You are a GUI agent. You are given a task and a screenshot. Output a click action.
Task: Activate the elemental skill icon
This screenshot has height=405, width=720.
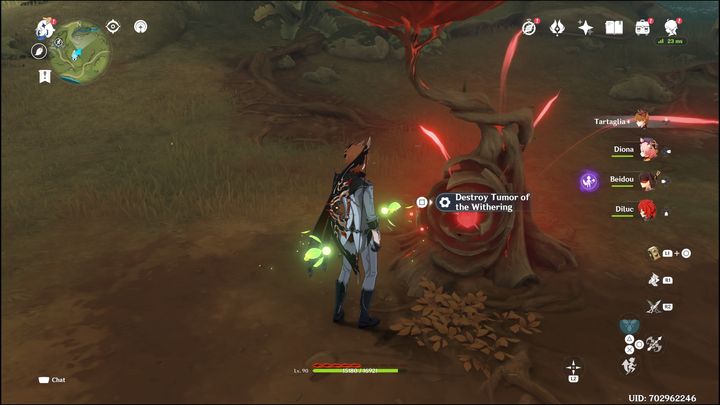(x=654, y=280)
